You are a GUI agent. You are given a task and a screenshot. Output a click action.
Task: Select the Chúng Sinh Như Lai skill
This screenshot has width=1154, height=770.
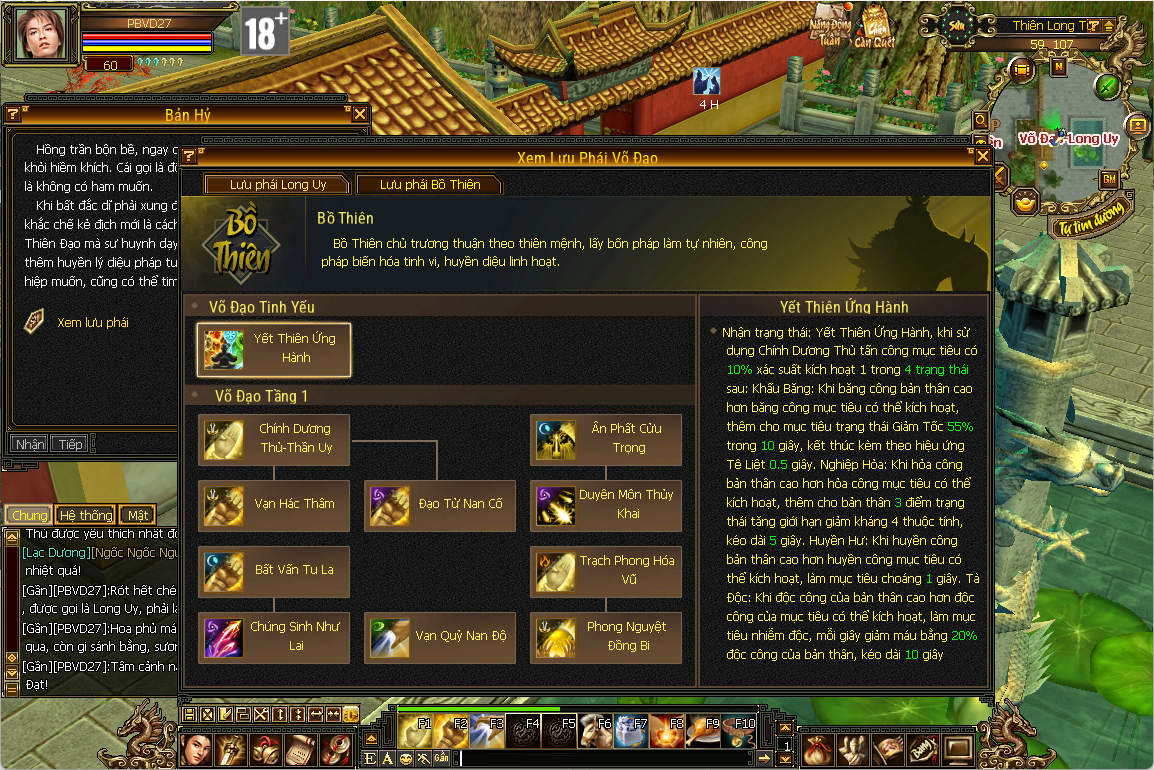tap(275, 637)
